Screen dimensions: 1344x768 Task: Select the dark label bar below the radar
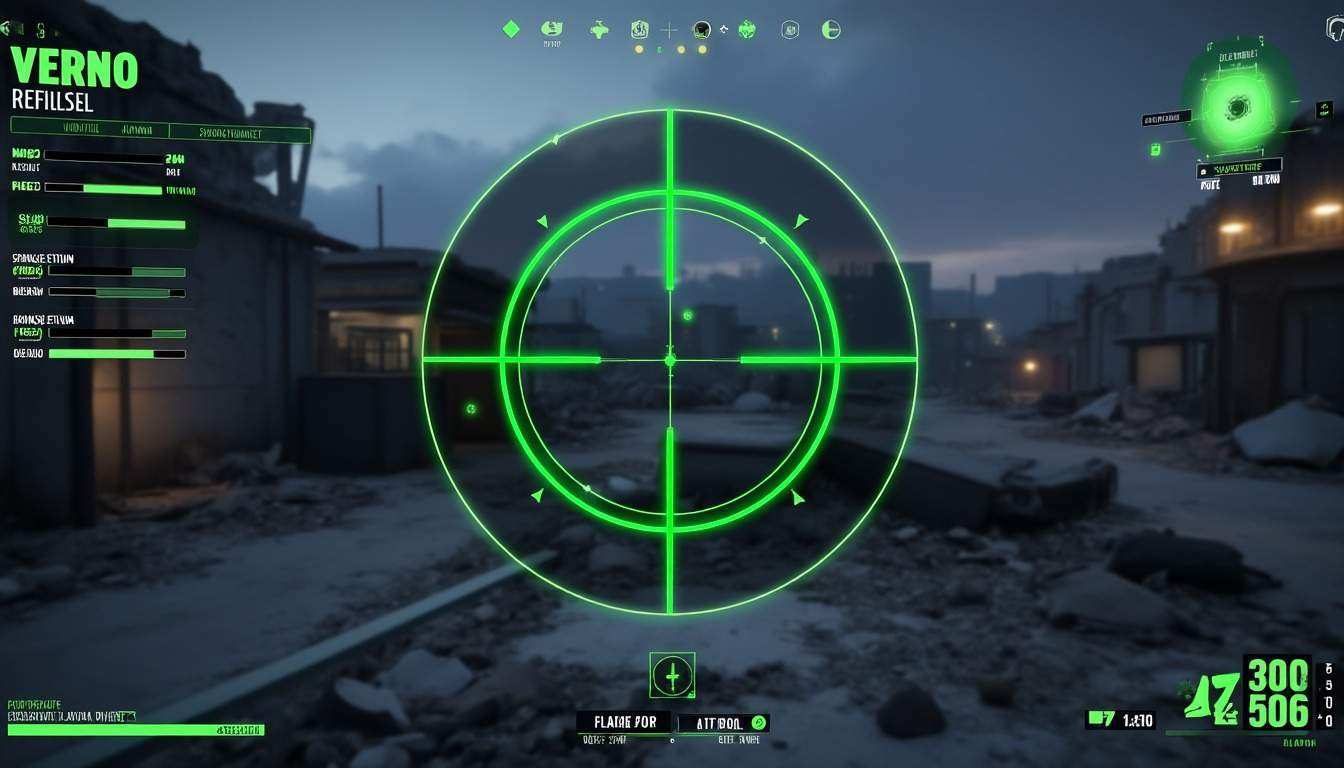pyautogui.click(x=1240, y=168)
